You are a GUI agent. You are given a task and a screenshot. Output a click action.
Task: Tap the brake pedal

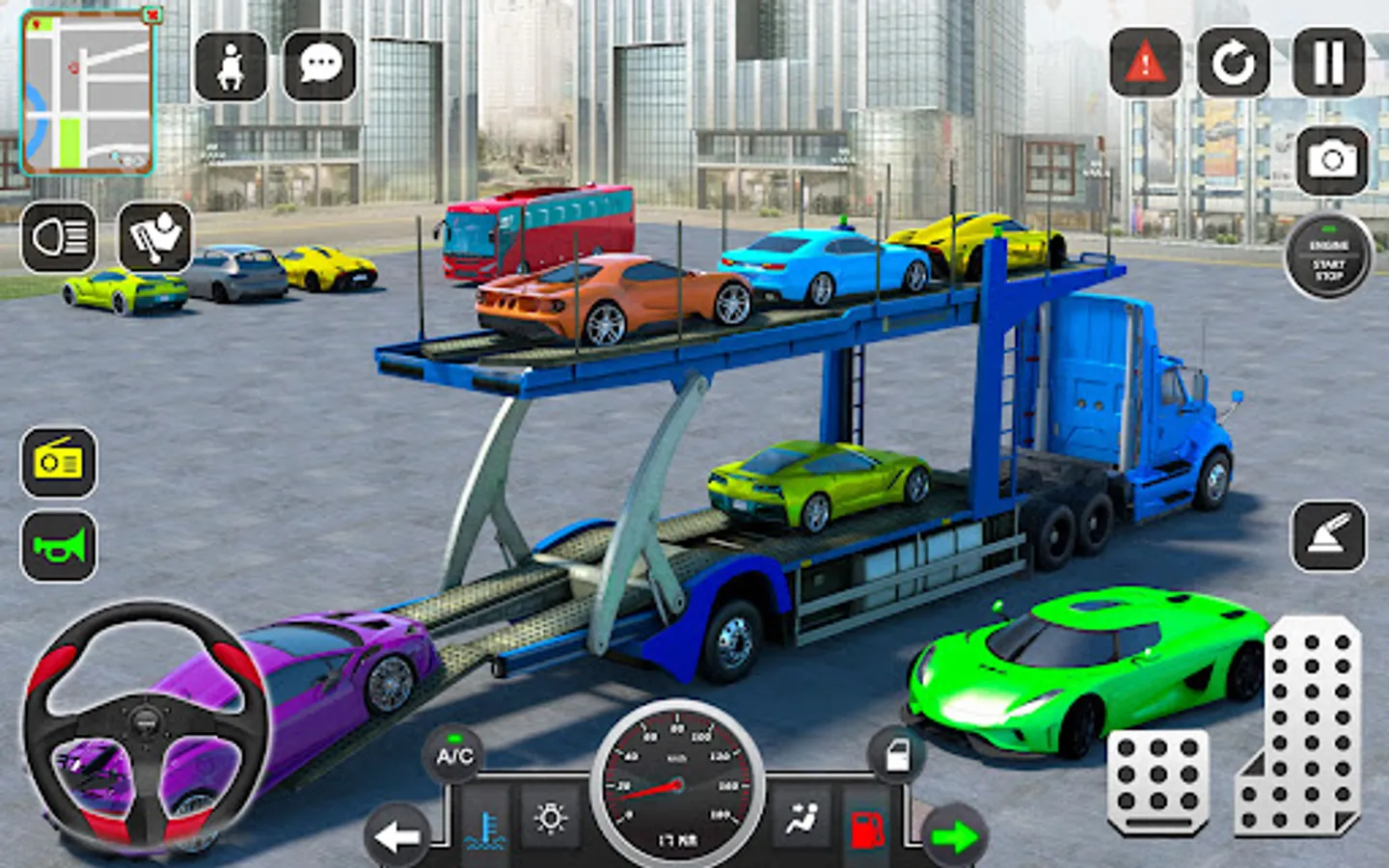pyautogui.click(x=1158, y=781)
